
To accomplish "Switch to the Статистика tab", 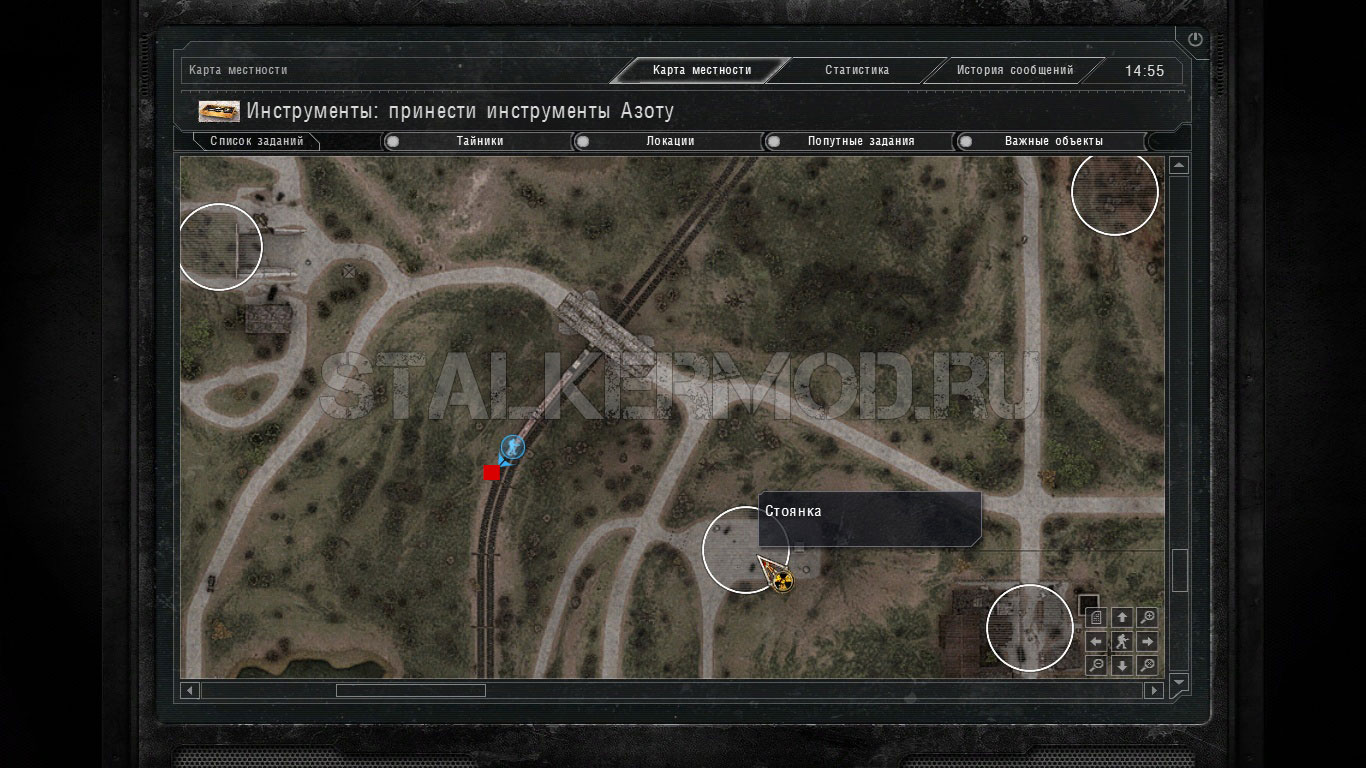I will 856,70.
